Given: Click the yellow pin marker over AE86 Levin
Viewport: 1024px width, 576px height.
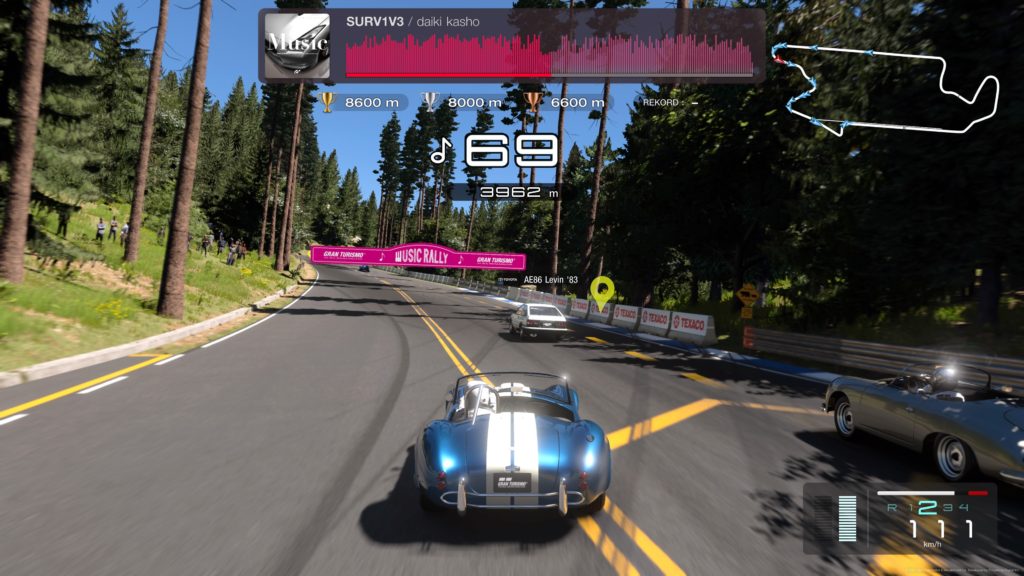Looking at the screenshot, I should pos(601,291).
